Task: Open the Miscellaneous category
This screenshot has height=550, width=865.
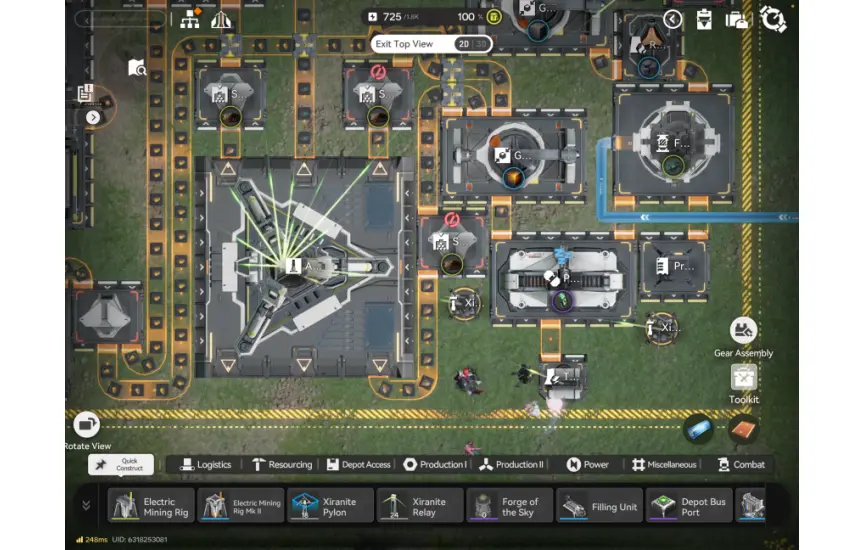Action: click(664, 465)
